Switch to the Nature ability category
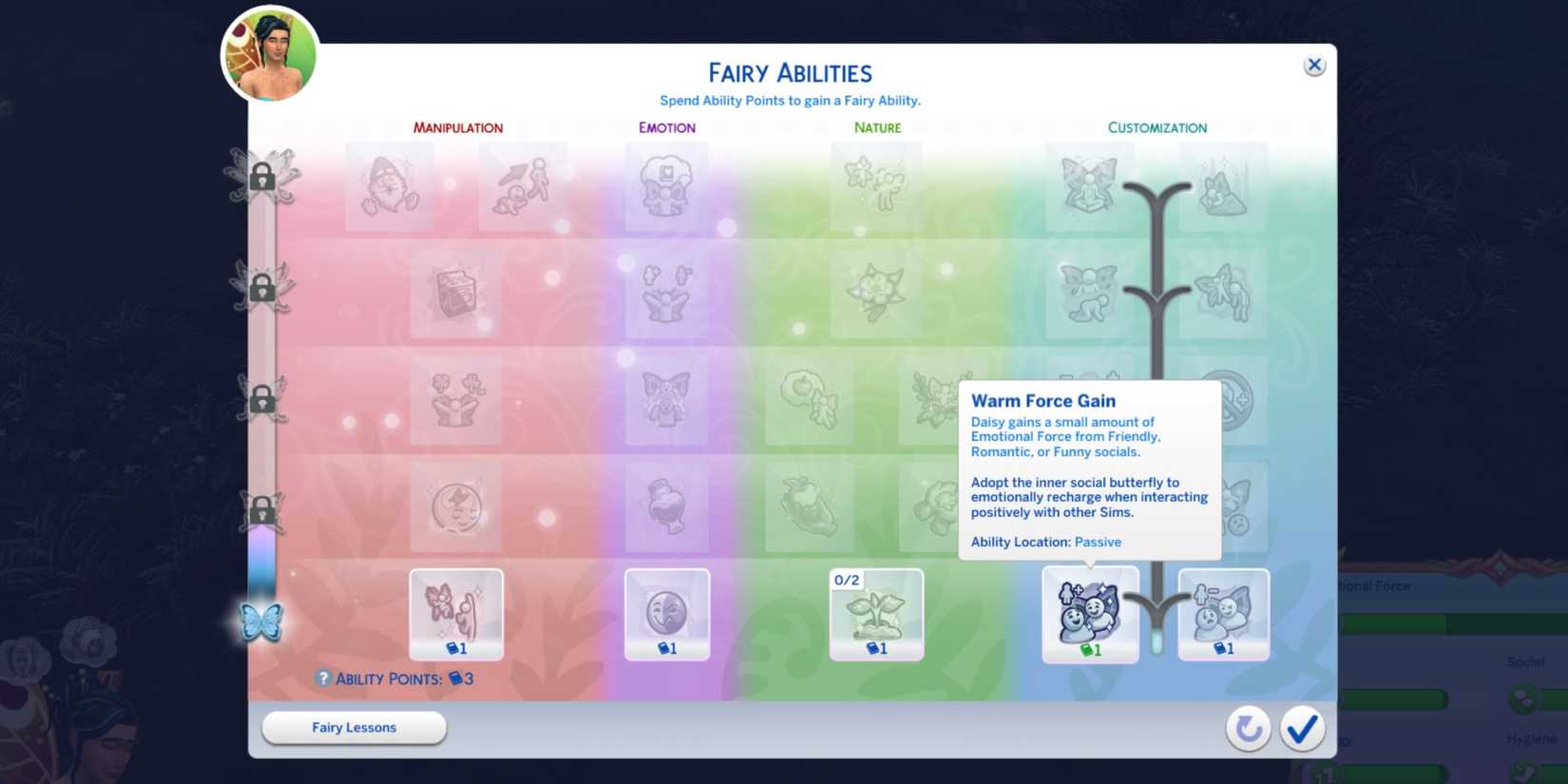Screen dimensions: 1568x784 coord(876,126)
